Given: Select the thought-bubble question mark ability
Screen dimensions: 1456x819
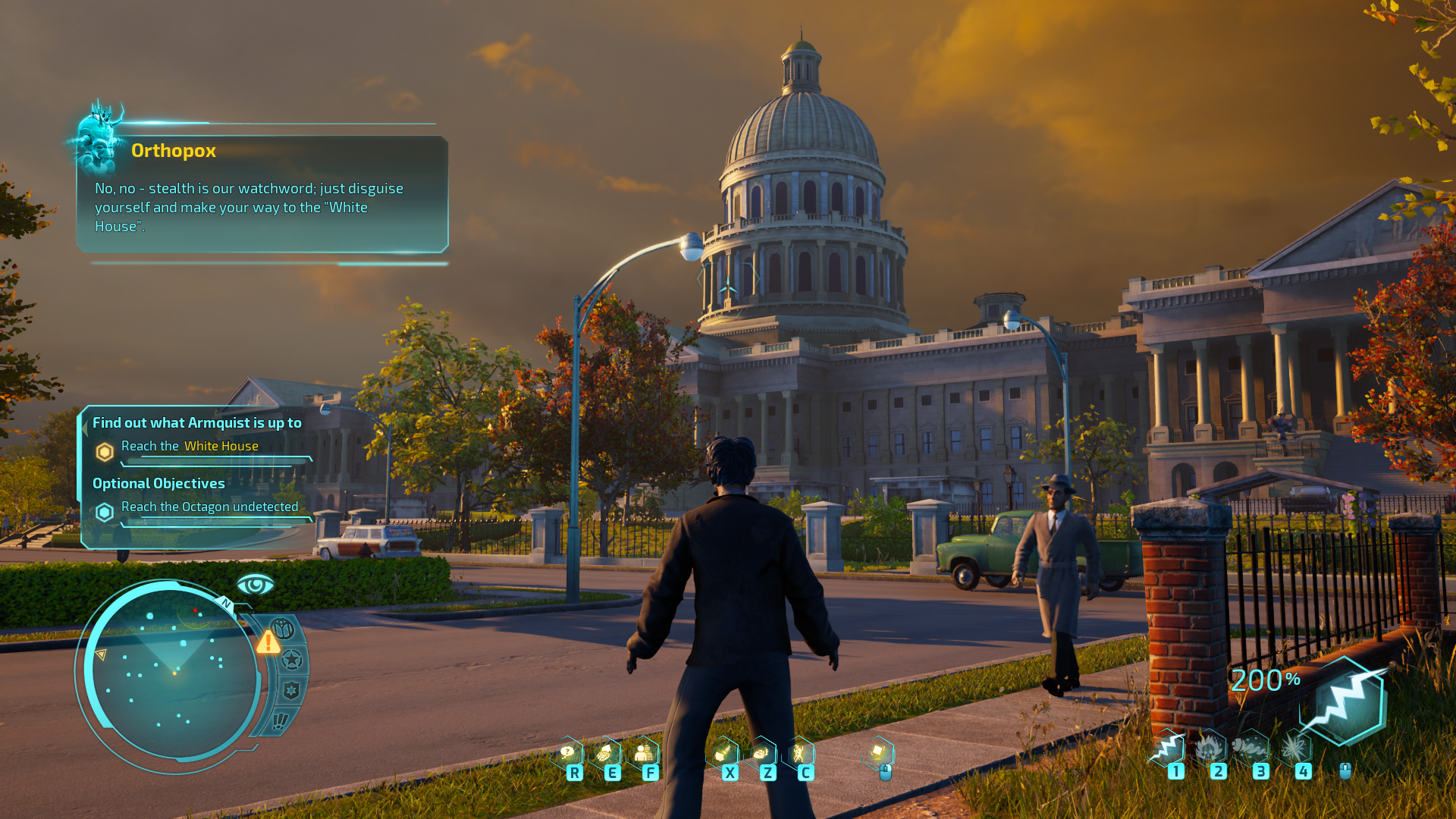Looking at the screenshot, I should coord(567,752).
